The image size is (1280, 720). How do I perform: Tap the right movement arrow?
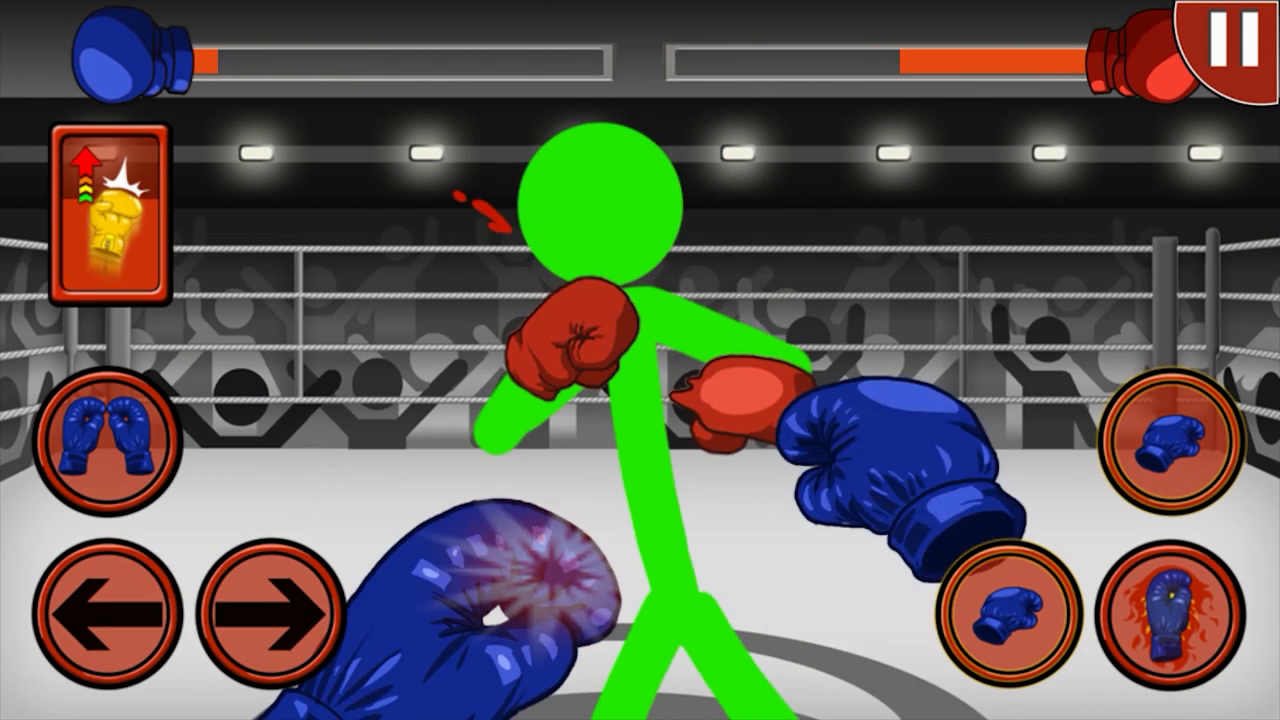point(268,613)
